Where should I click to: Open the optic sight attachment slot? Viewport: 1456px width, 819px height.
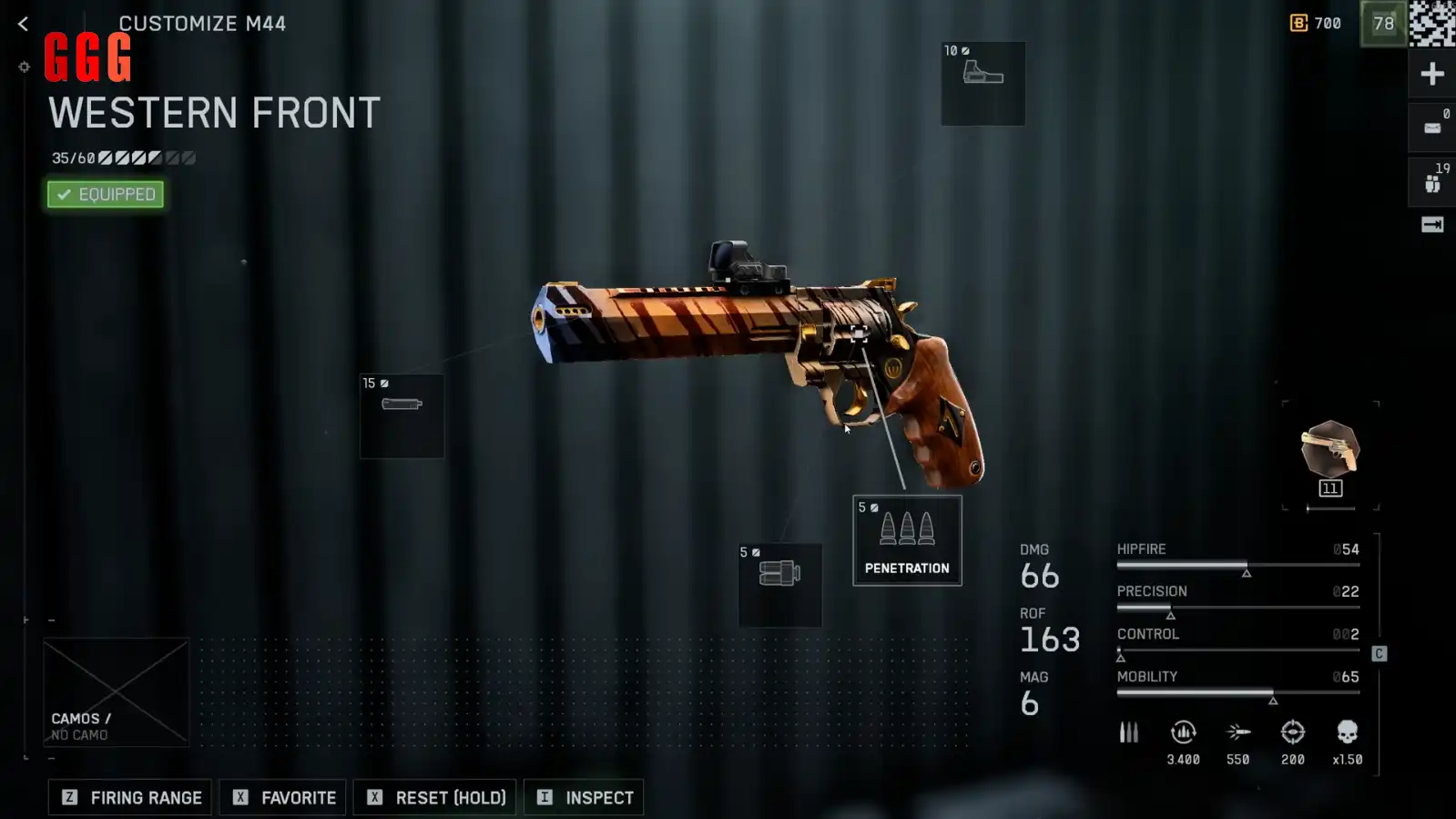983,83
